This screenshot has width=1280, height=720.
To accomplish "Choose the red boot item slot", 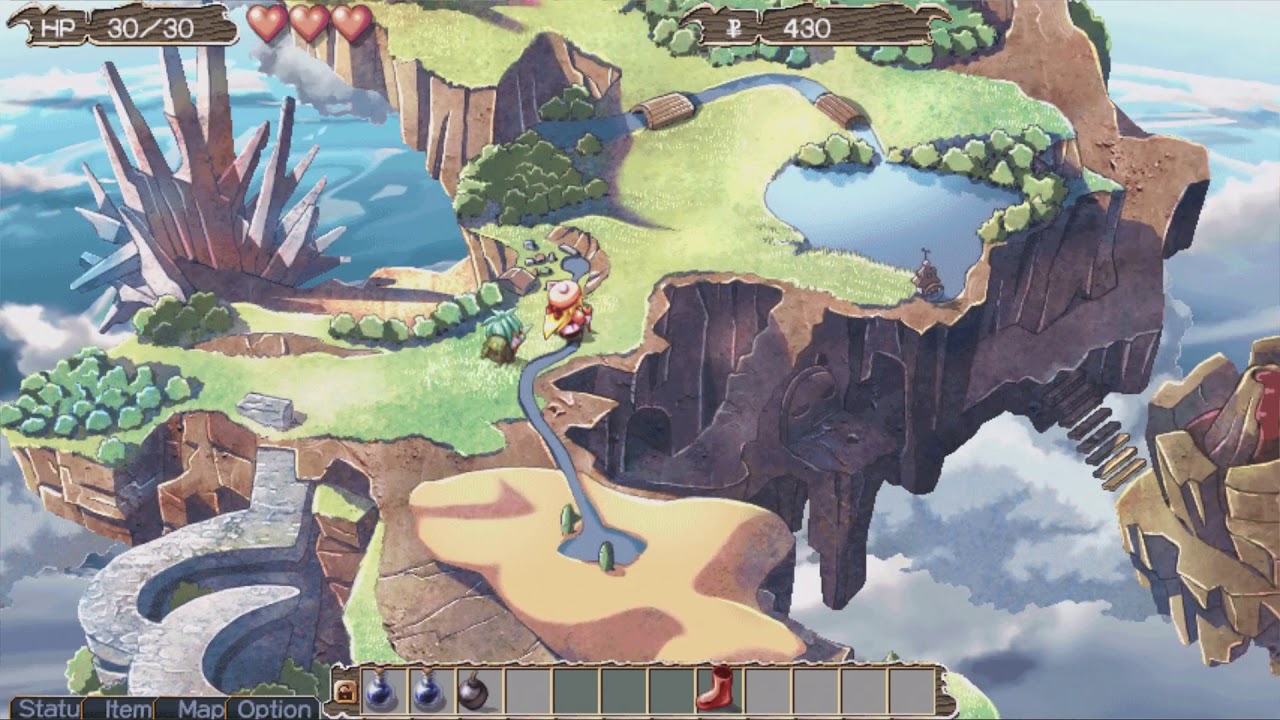I will click(715, 689).
